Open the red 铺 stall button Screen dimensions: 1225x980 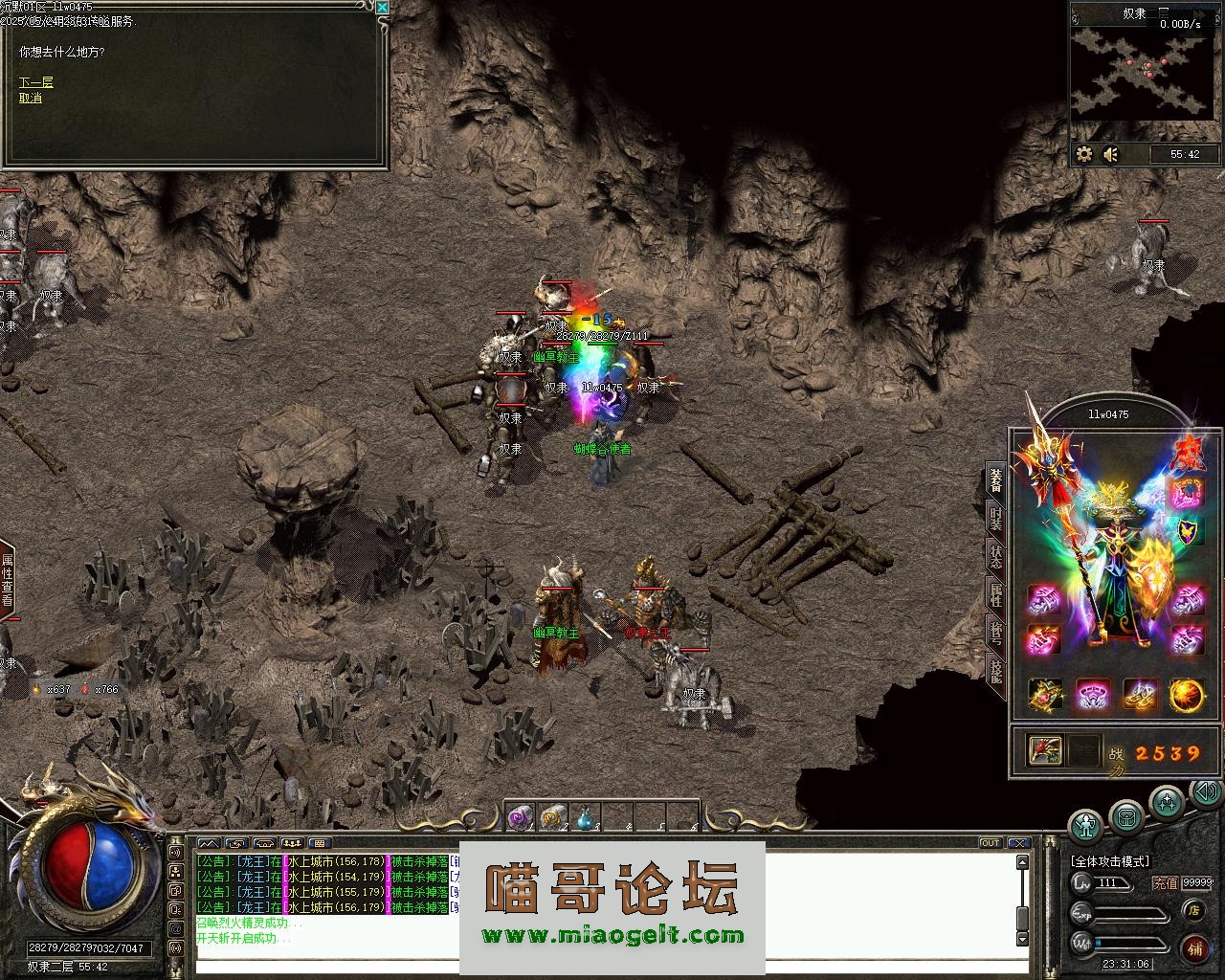click(x=1194, y=947)
